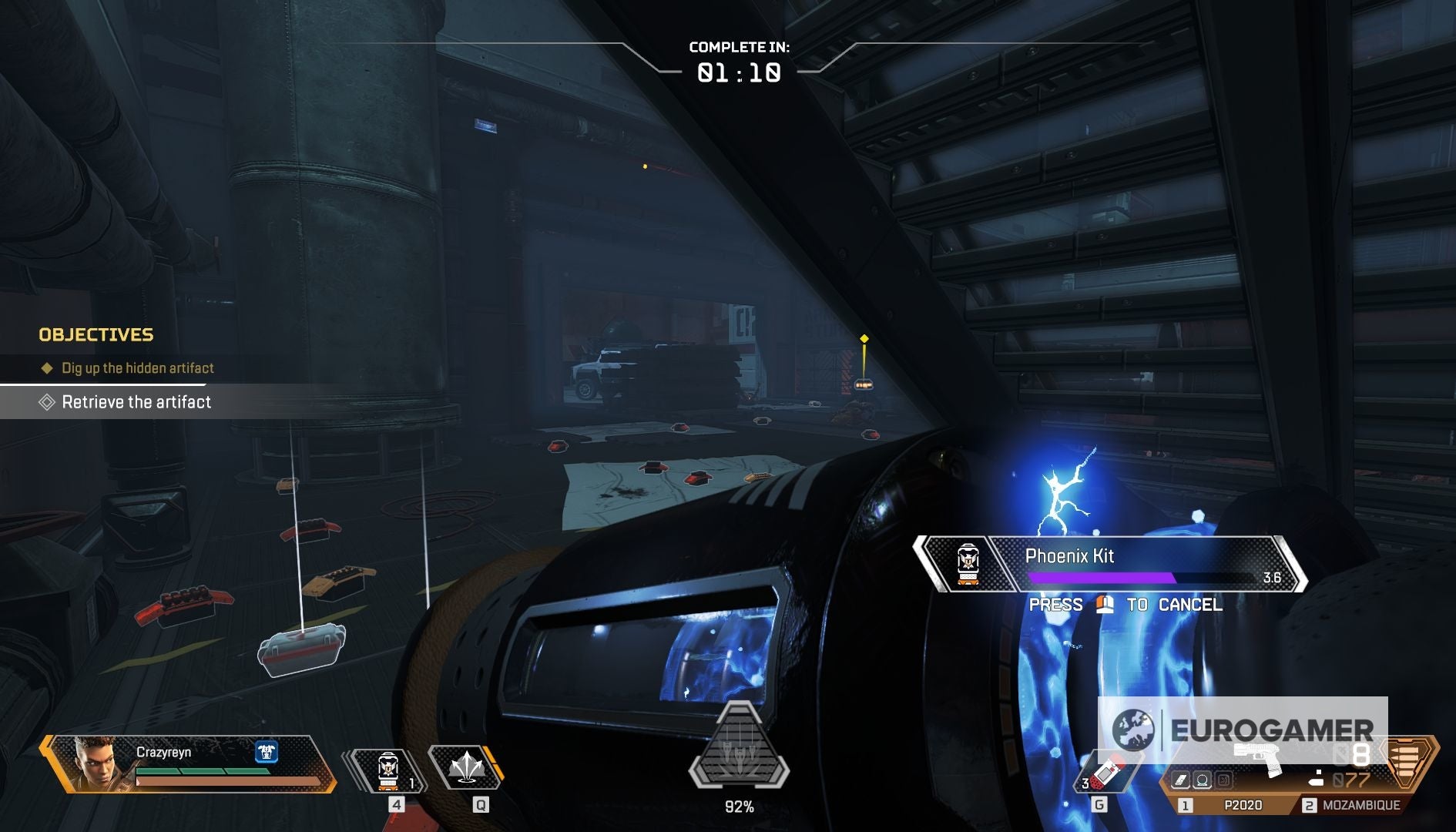Click the armor icon beside Crazyreyn's name
Viewport: 1456px width, 832px height.
pos(267,751)
